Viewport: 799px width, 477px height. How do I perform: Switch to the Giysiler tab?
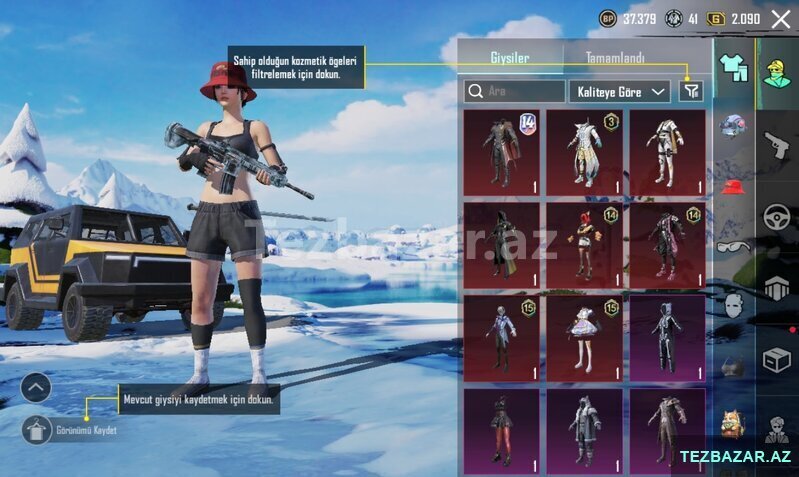pos(509,57)
